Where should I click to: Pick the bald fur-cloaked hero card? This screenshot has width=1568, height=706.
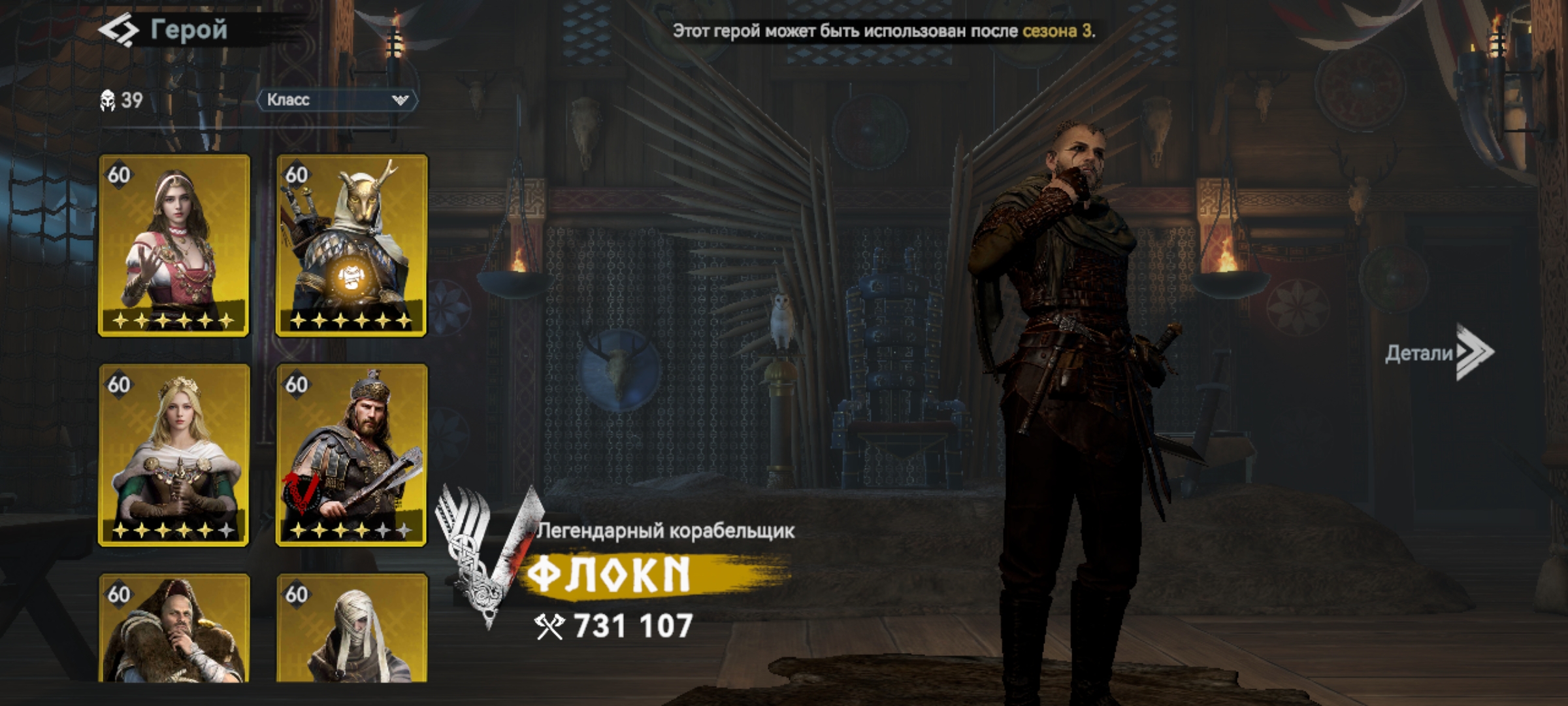pos(174,629)
